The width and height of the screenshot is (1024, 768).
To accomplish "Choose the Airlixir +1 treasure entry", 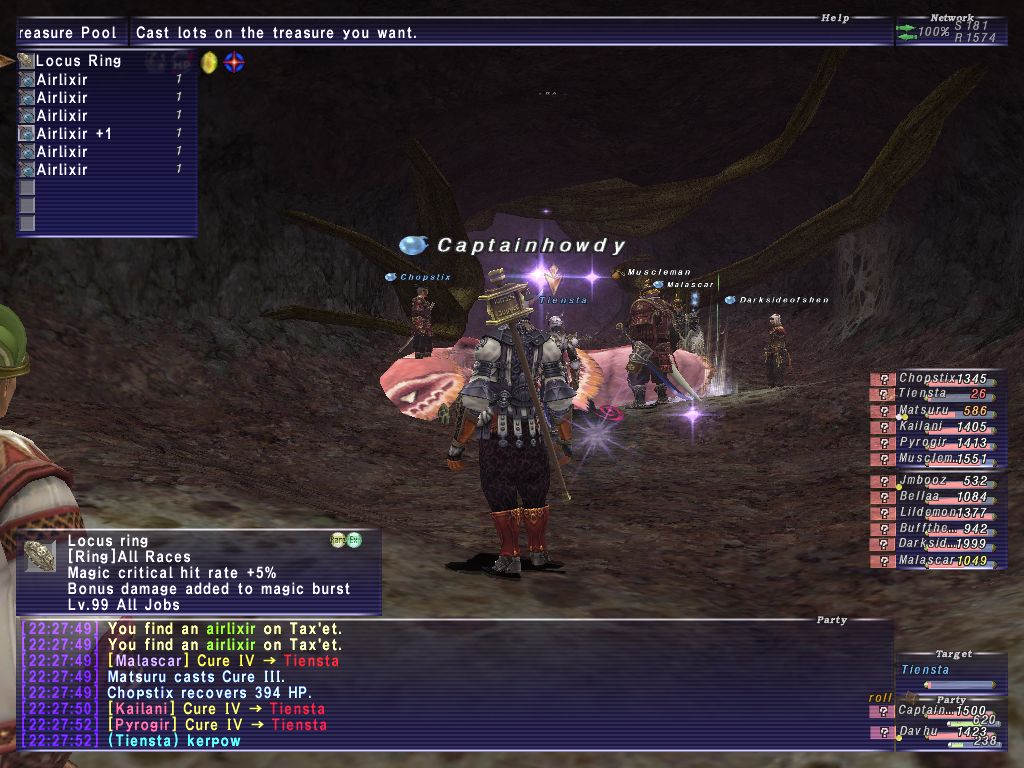I will (74, 134).
